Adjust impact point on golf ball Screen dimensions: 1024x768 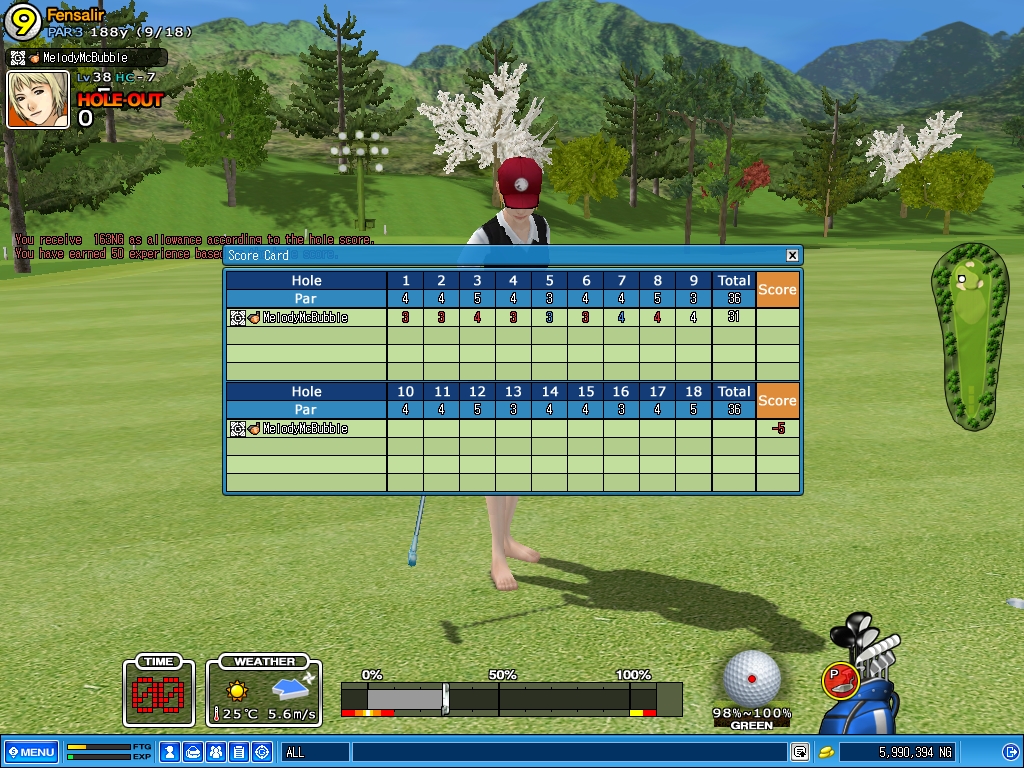pos(751,678)
